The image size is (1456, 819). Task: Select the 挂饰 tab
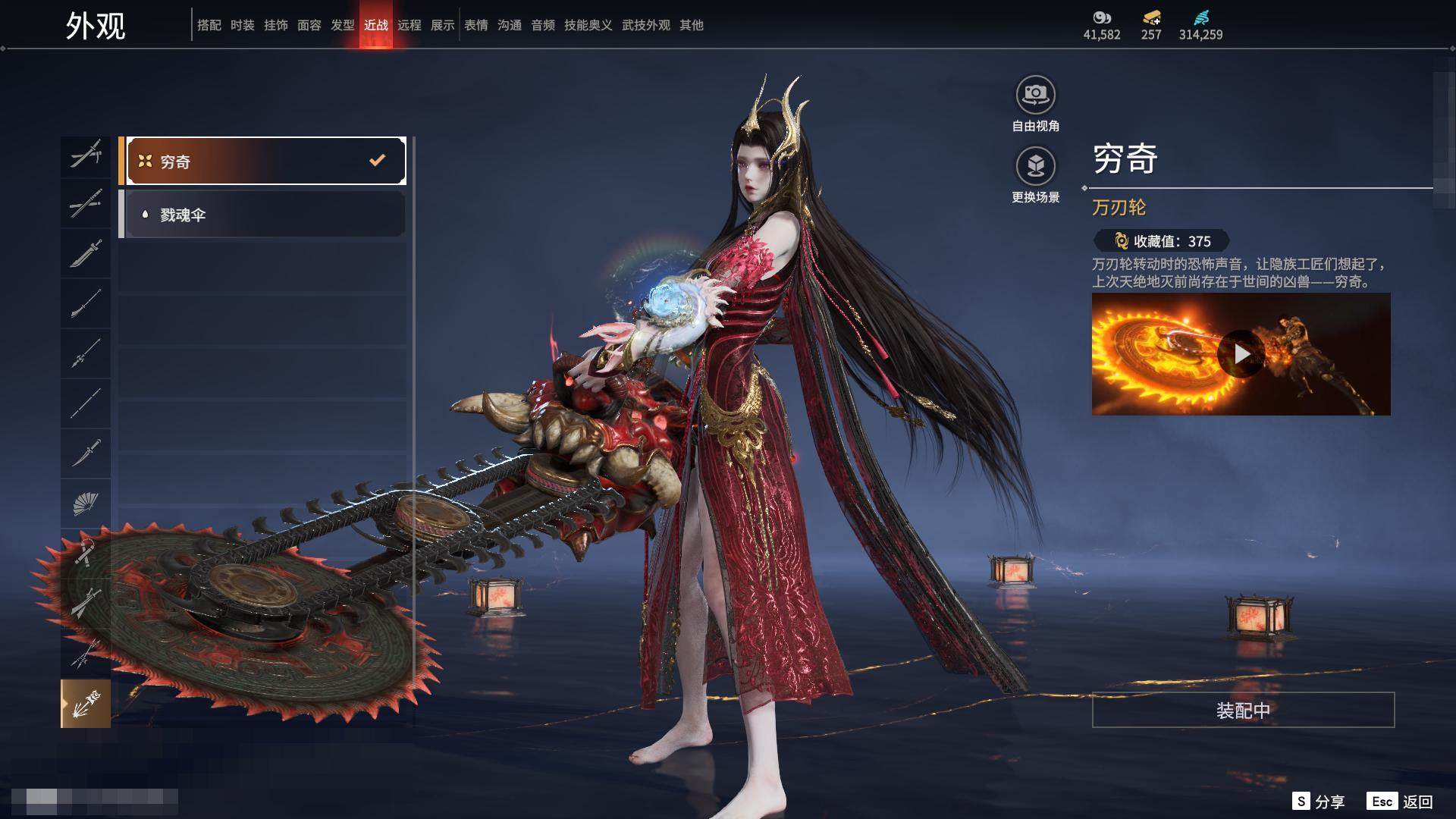pyautogui.click(x=276, y=25)
